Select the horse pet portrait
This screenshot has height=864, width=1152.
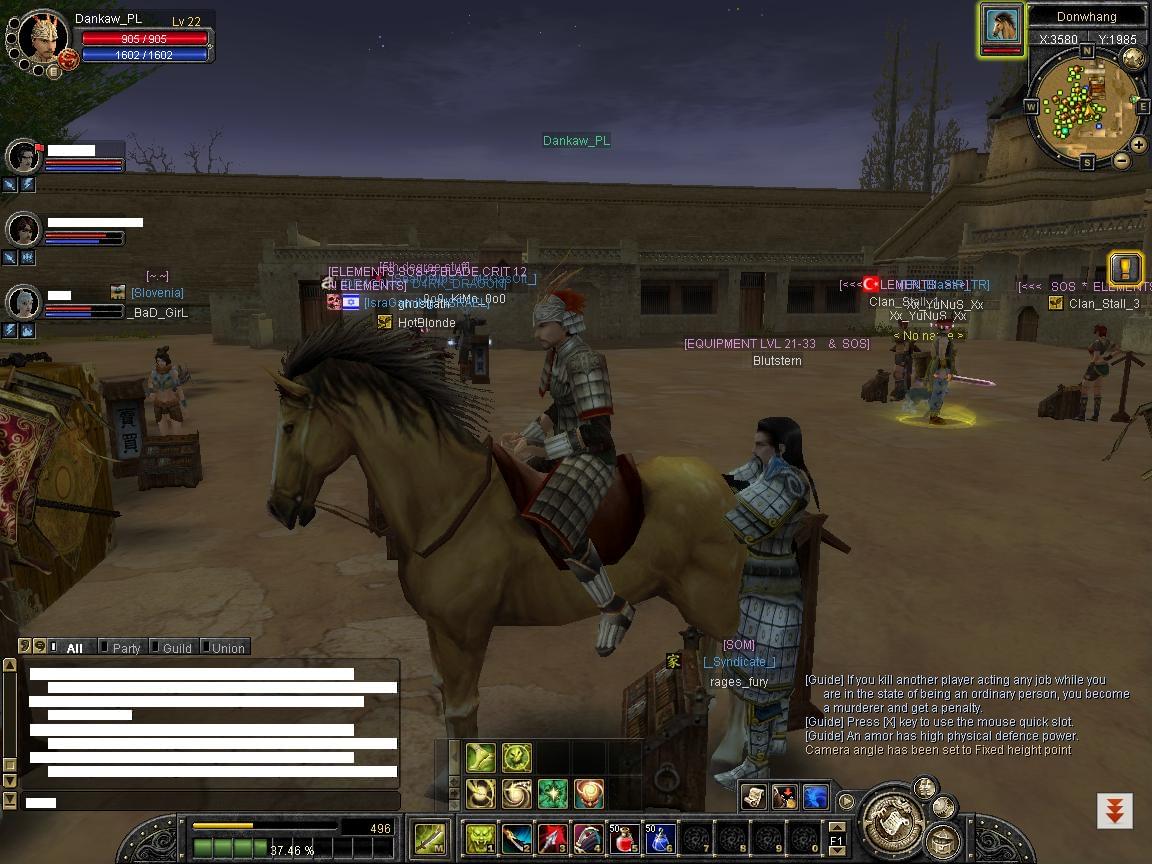(1001, 25)
